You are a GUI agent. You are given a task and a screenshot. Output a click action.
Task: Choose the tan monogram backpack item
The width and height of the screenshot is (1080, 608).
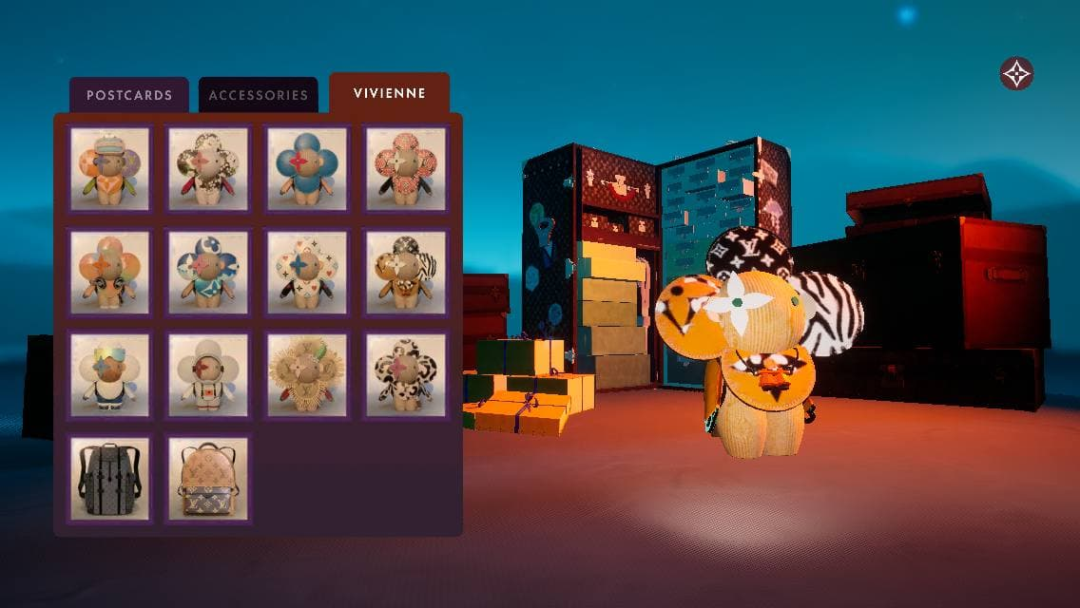pos(208,479)
